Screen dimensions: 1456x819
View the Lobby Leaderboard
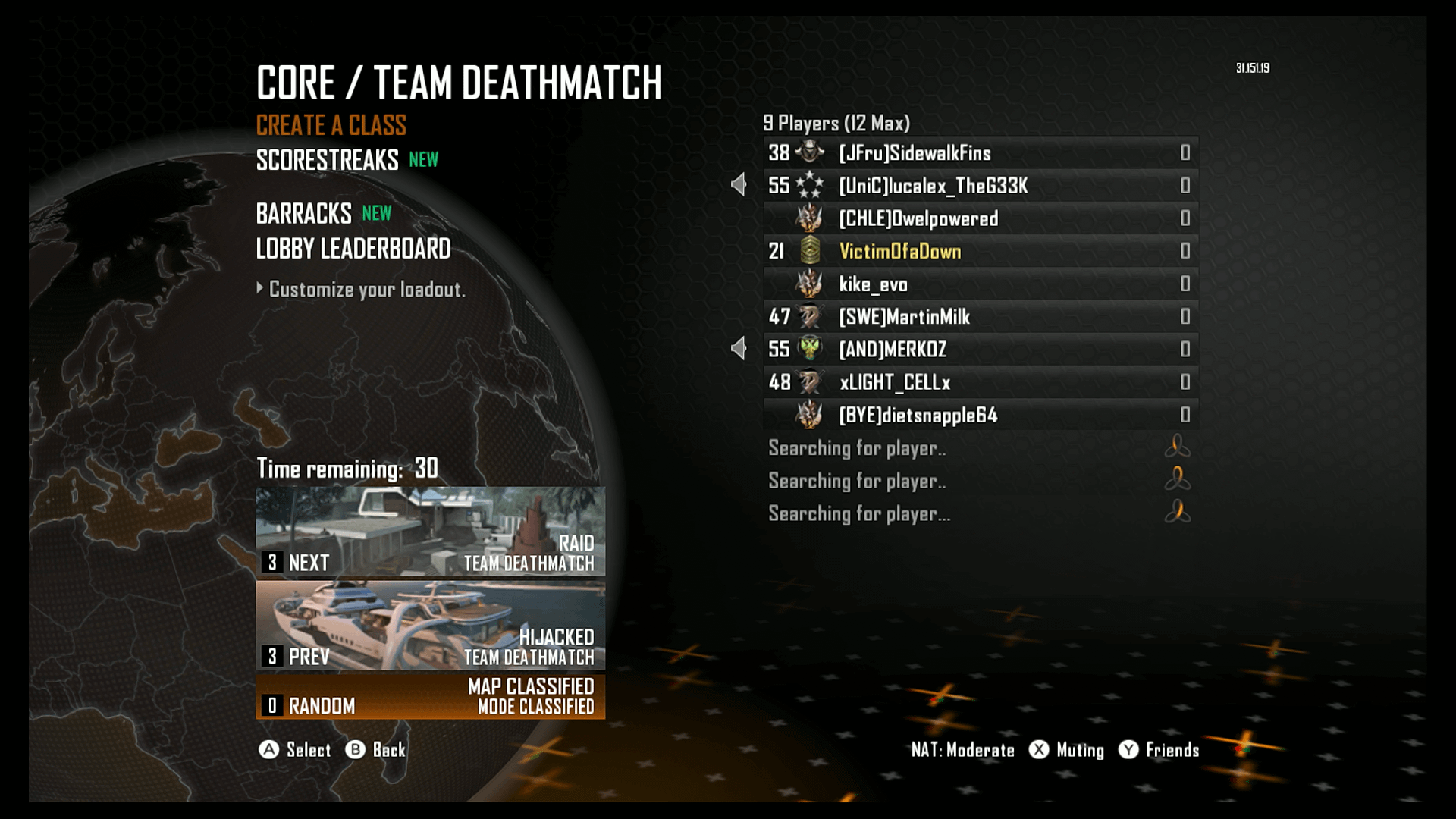353,249
